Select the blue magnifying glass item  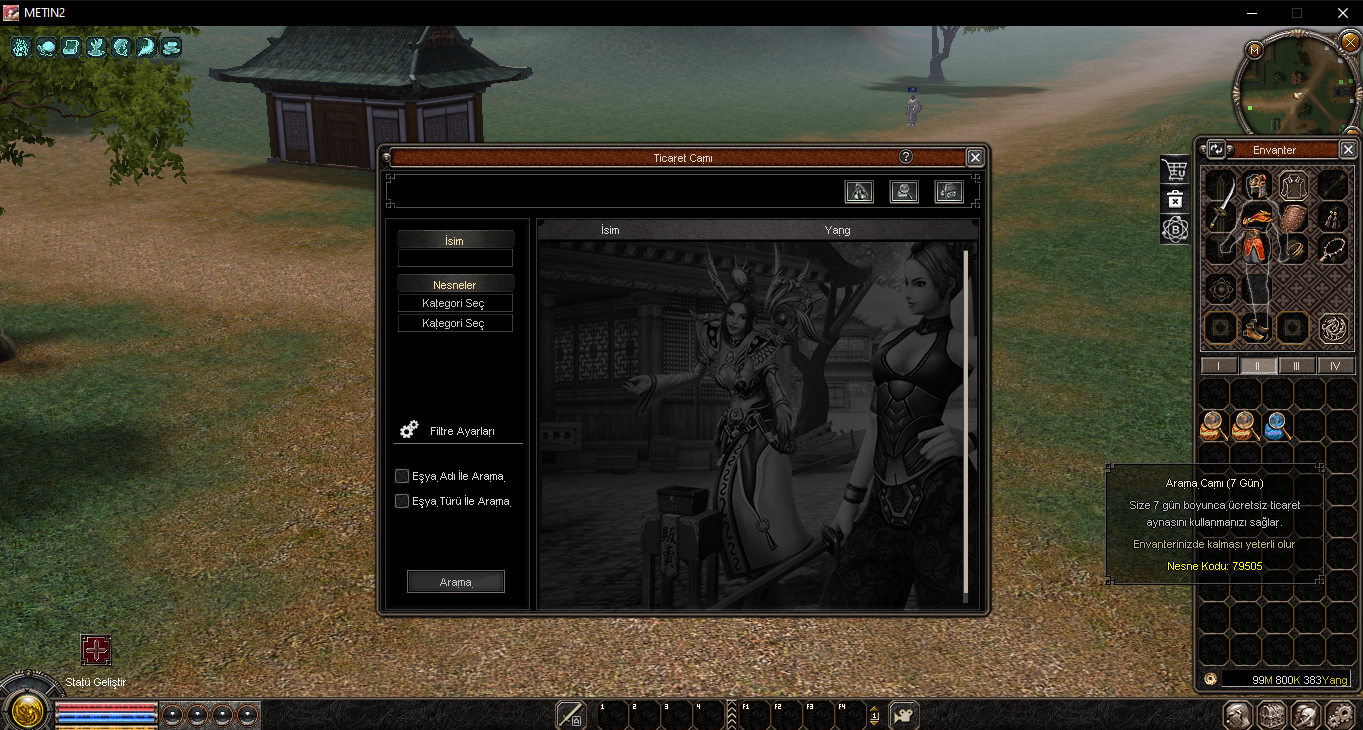point(1277,426)
